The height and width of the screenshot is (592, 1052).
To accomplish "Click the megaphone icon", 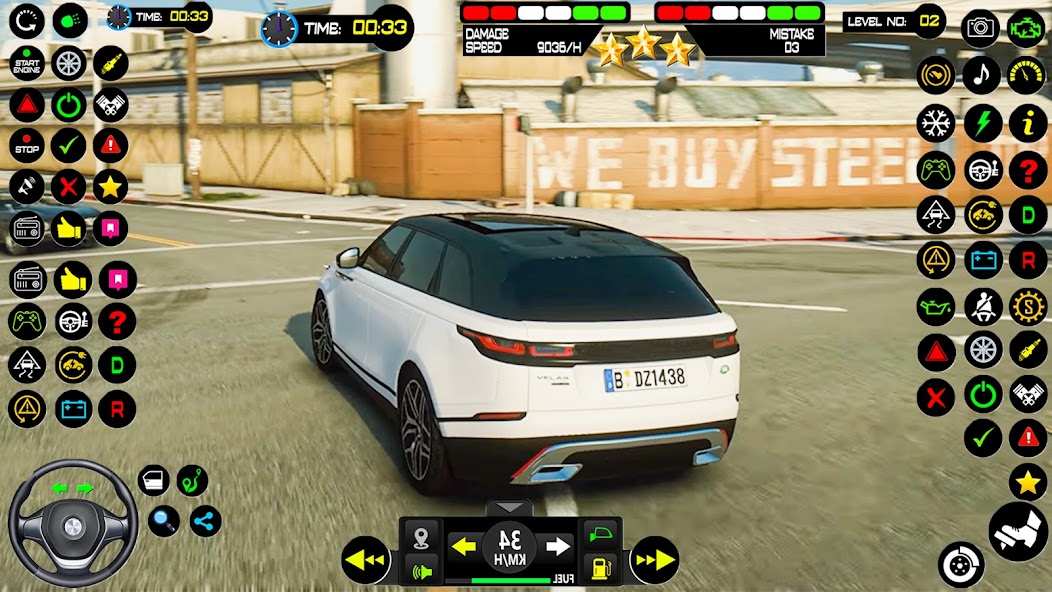I will point(27,186).
